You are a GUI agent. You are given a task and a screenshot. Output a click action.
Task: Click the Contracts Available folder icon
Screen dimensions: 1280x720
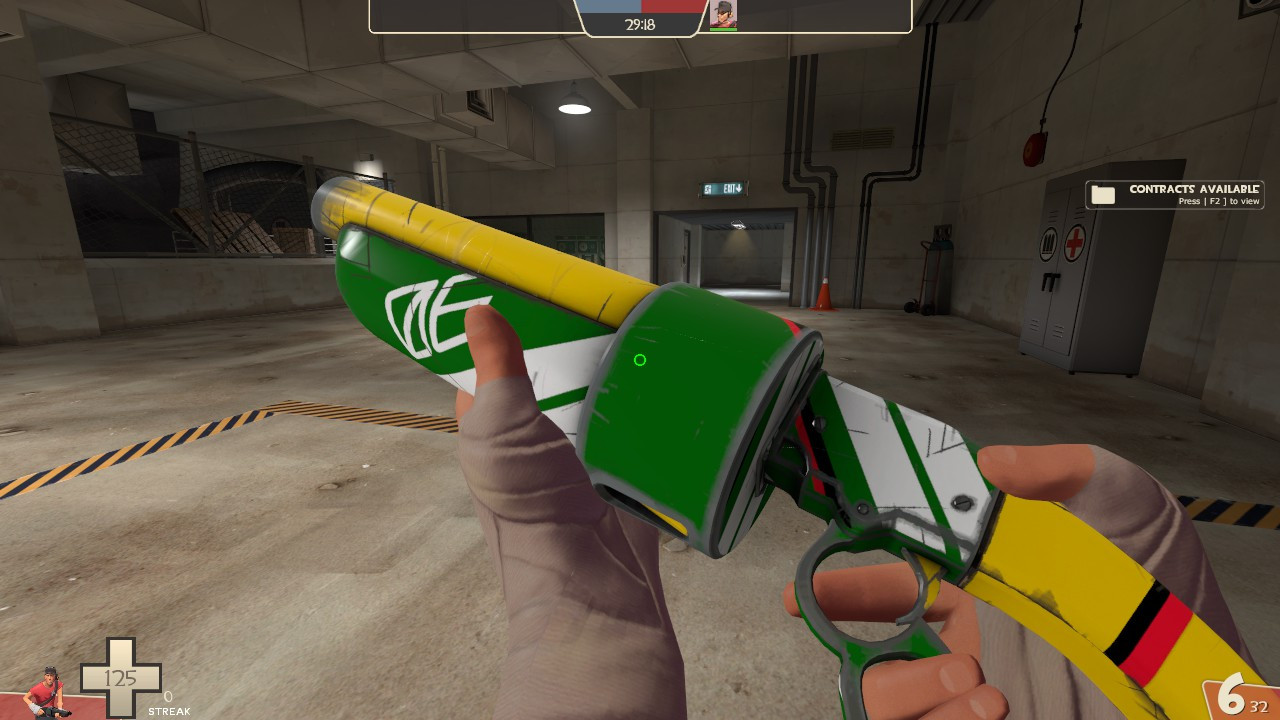[1103, 194]
